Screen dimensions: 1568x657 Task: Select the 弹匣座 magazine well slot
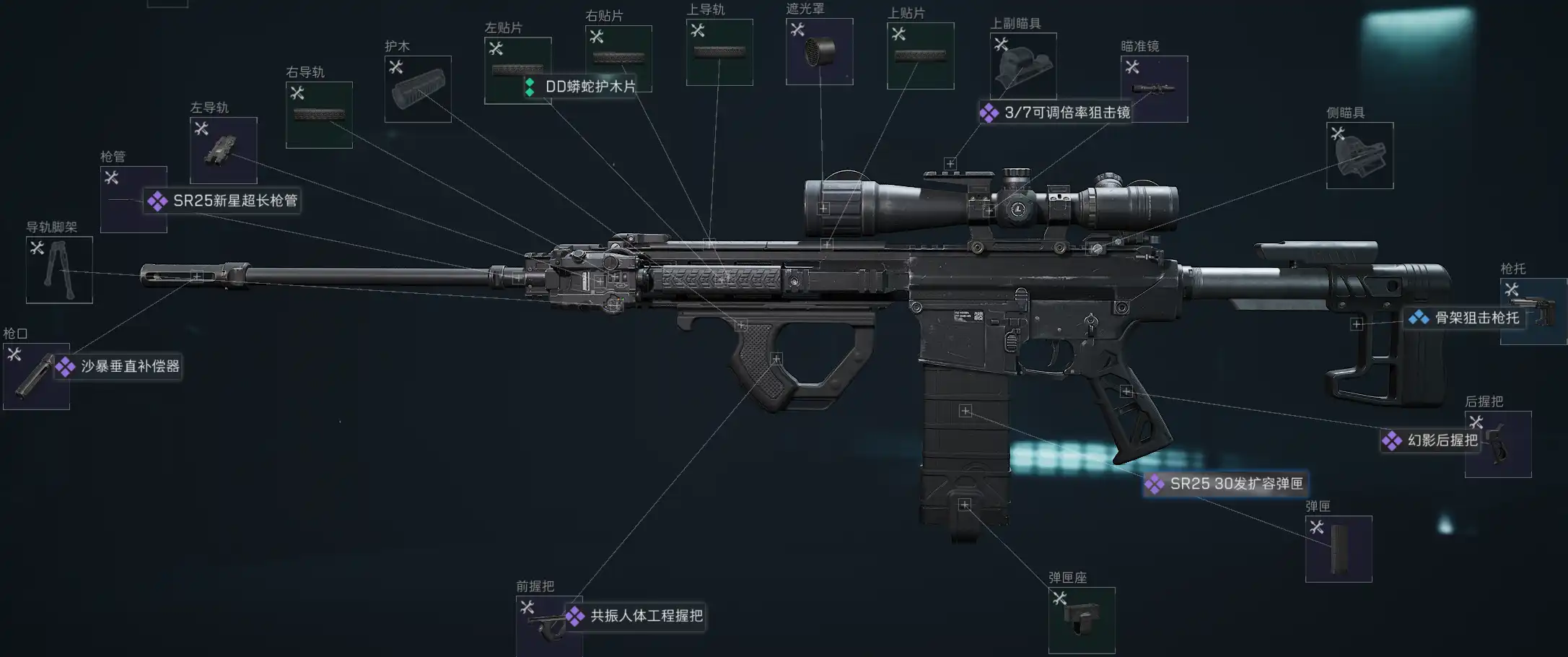pos(1081,620)
